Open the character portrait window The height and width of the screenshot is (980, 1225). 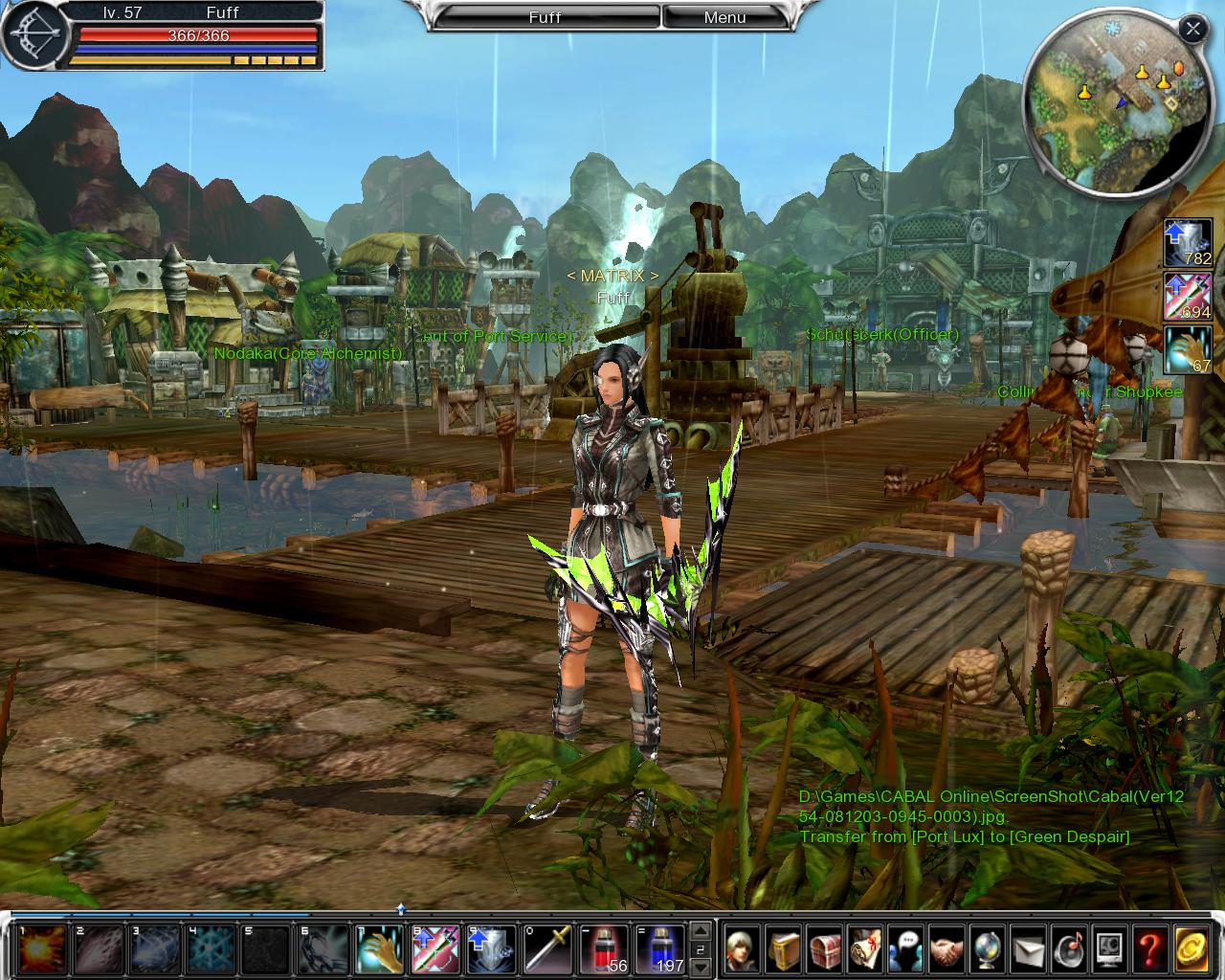tap(743, 949)
